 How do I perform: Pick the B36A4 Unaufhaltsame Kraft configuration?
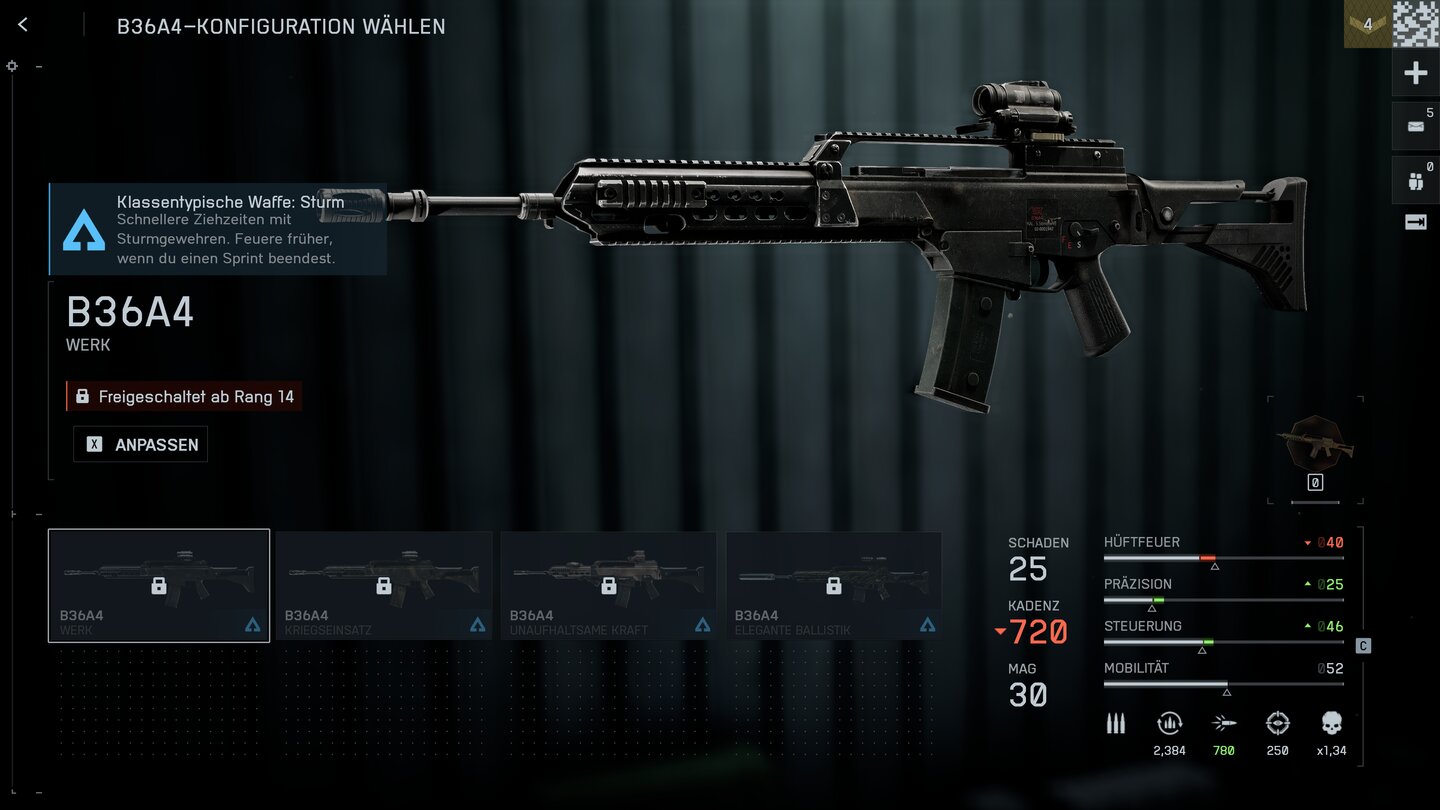pyautogui.click(x=609, y=585)
